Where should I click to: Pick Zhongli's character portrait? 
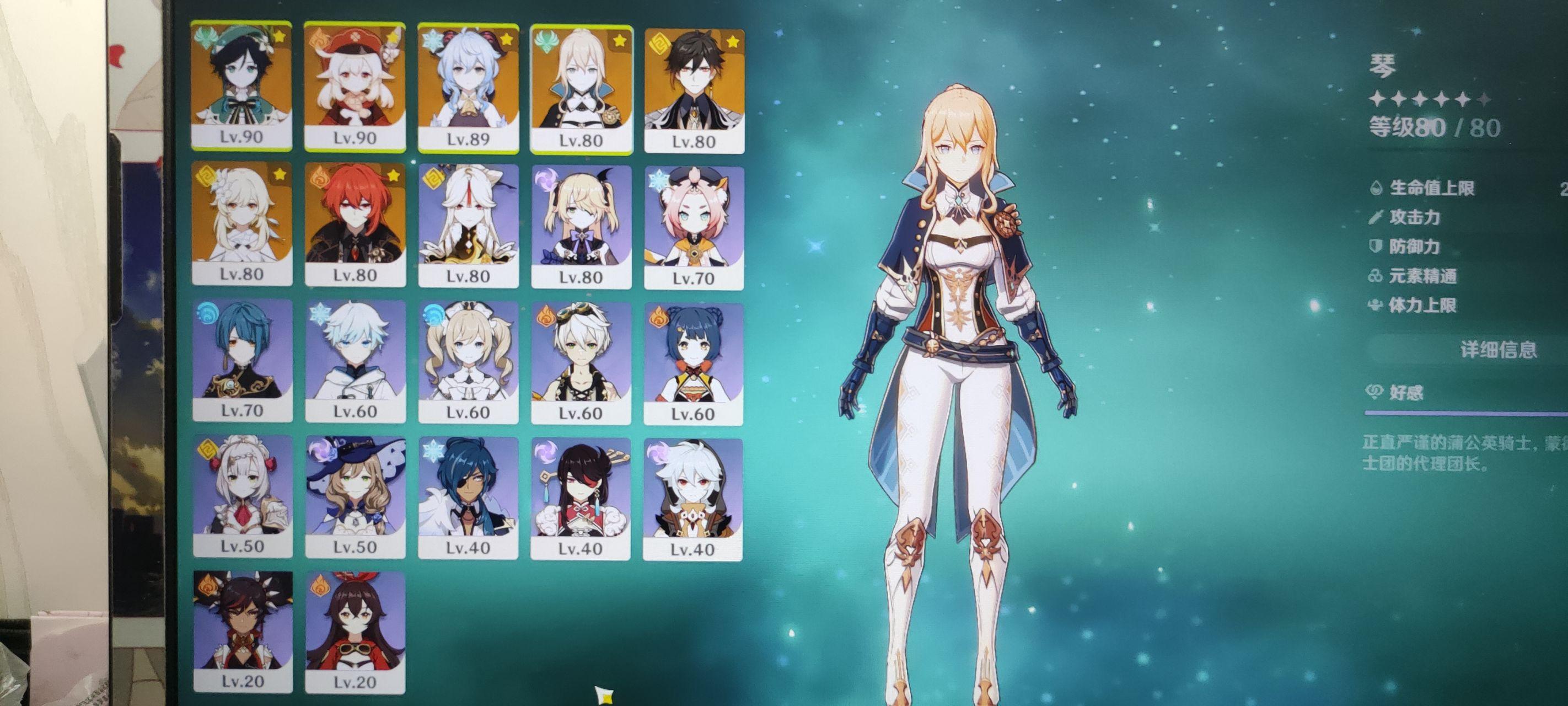[x=694, y=89]
